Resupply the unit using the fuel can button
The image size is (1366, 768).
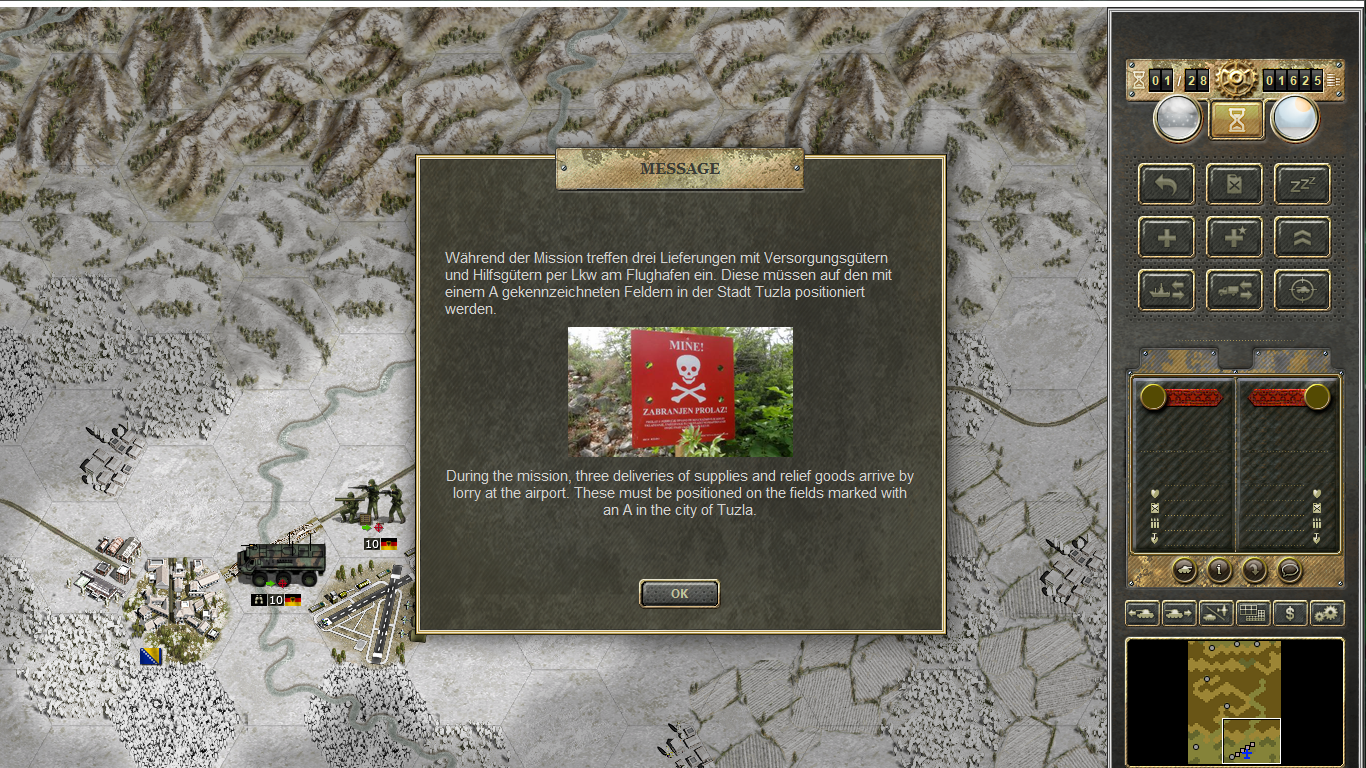[x=1234, y=185]
